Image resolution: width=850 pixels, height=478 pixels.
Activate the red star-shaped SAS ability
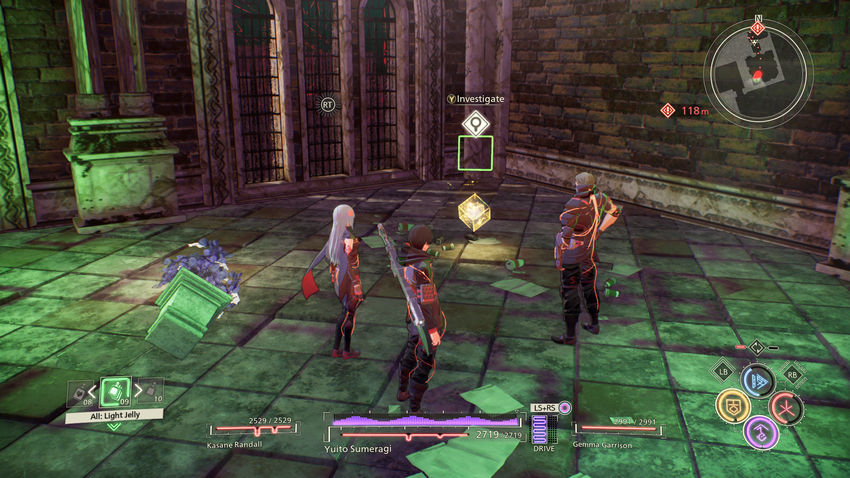(x=785, y=407)
